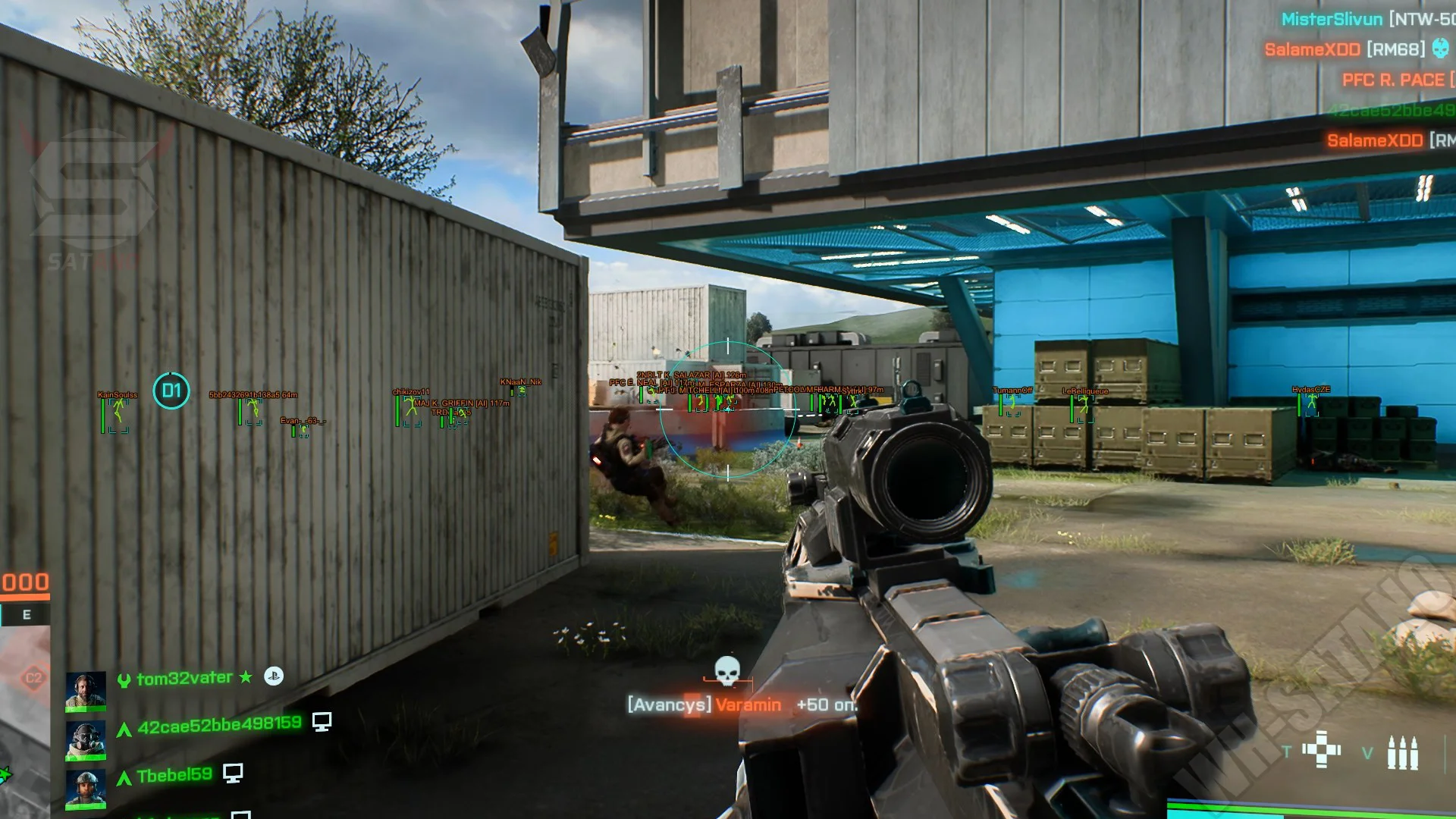Click tom32vater's bearded soldier portrait
Viewport: 1456px width, 819px height.
[x=85, y=690]
